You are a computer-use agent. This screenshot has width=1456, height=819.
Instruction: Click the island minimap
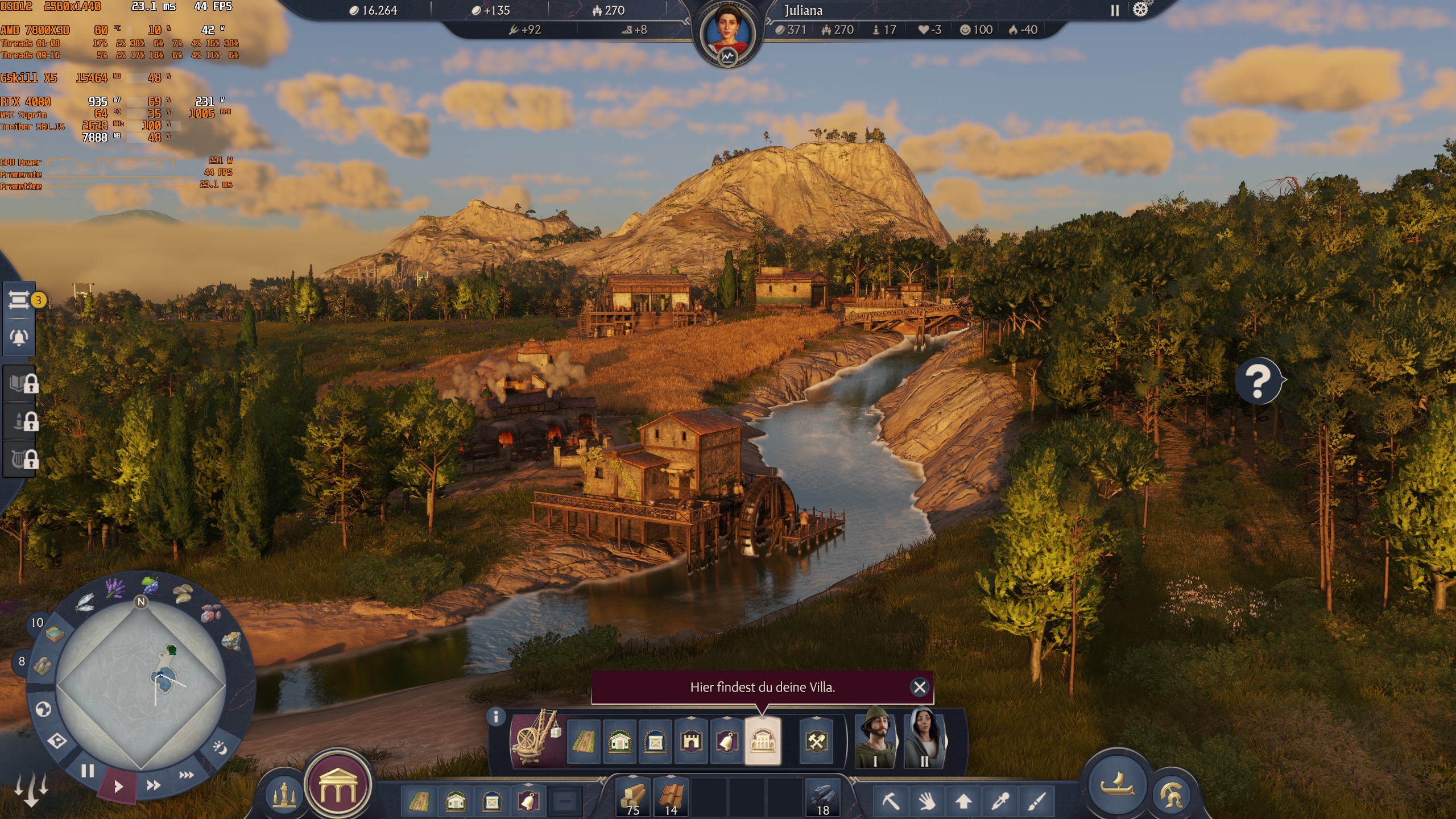point(141,685)
